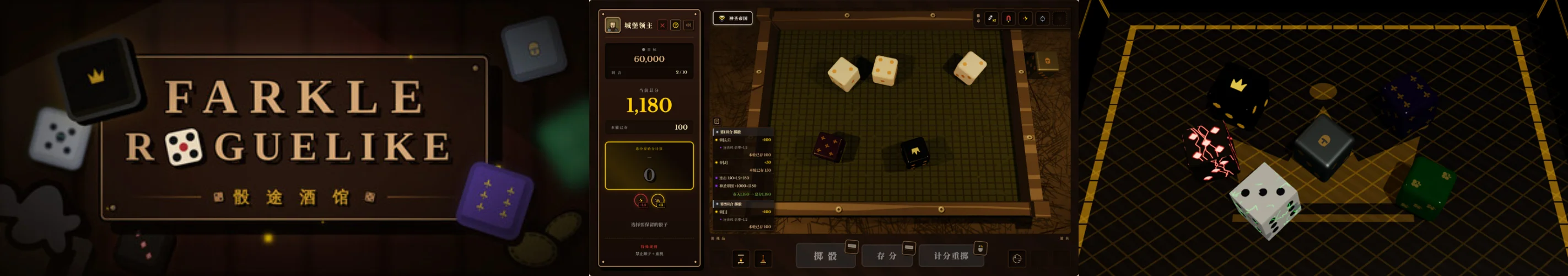Bank points with the 存分 button
Viewport: 1568px width, 276px height.
tap(886, 256)
